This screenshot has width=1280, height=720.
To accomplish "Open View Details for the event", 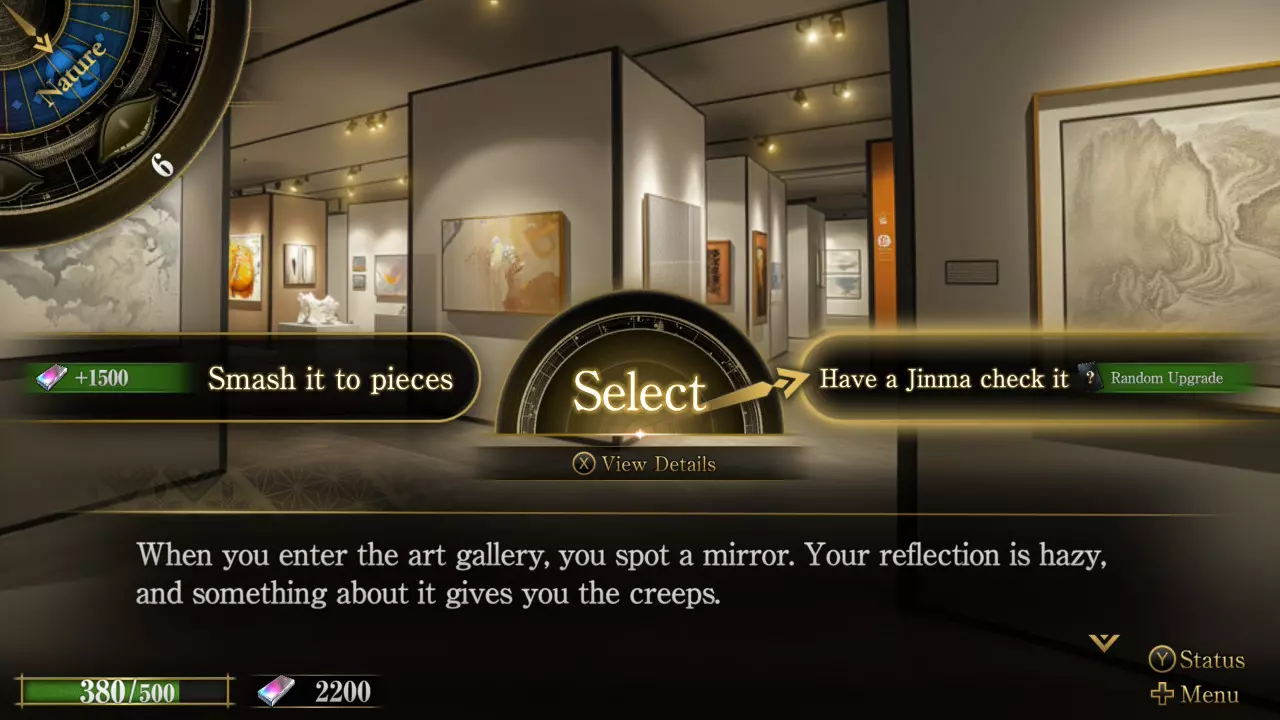I will click(644, 464).
